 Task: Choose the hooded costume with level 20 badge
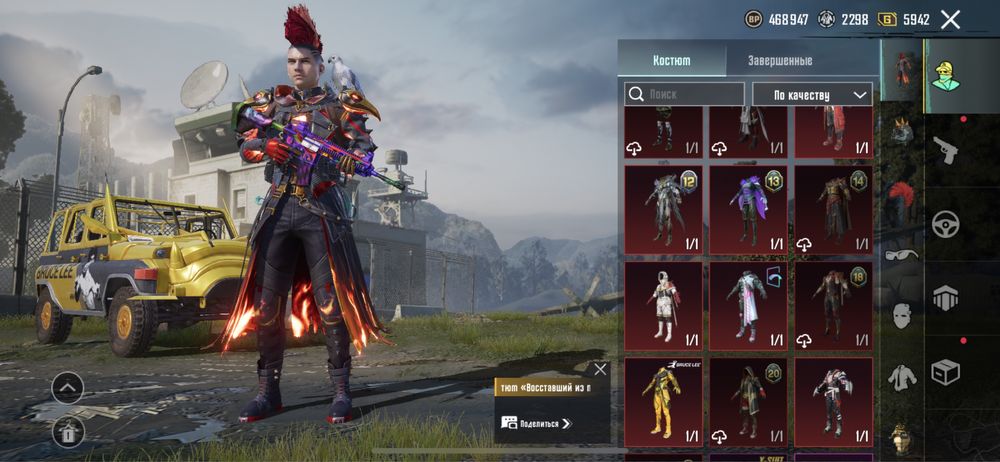click(748, 402)
